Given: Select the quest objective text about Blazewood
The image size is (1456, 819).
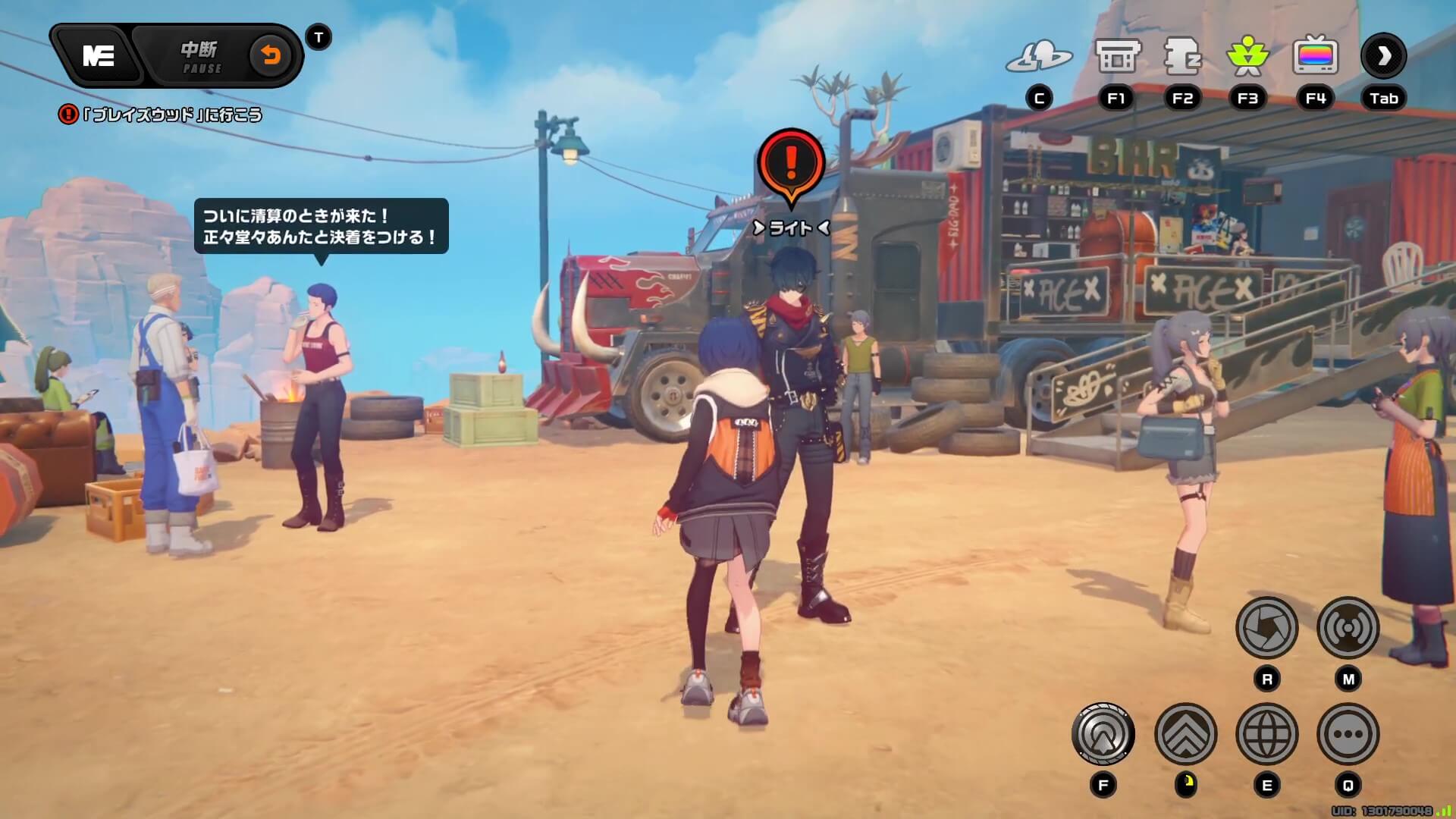Looking at the screenshot, I should [163, 115].
